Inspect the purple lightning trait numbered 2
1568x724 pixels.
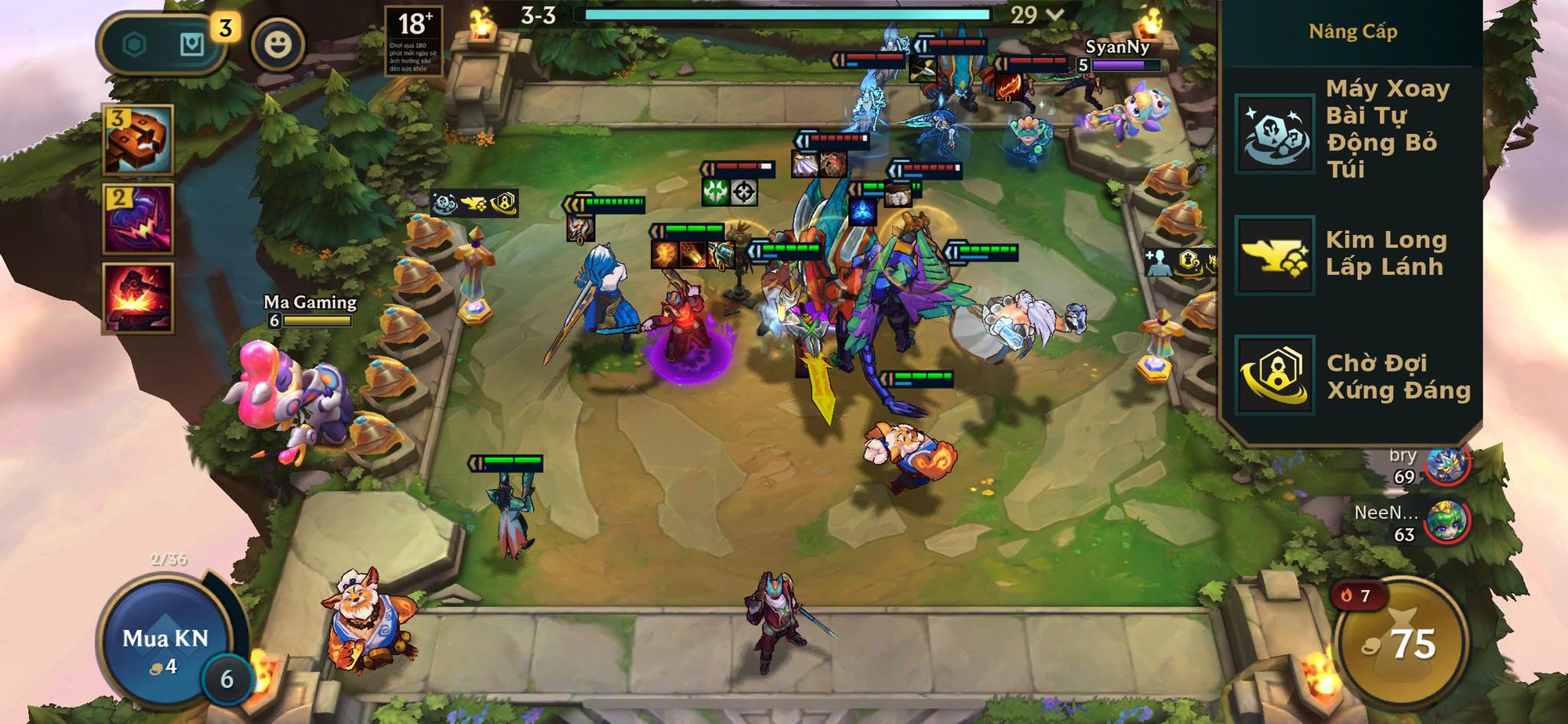pyautogui.click(x=138, y=219)
